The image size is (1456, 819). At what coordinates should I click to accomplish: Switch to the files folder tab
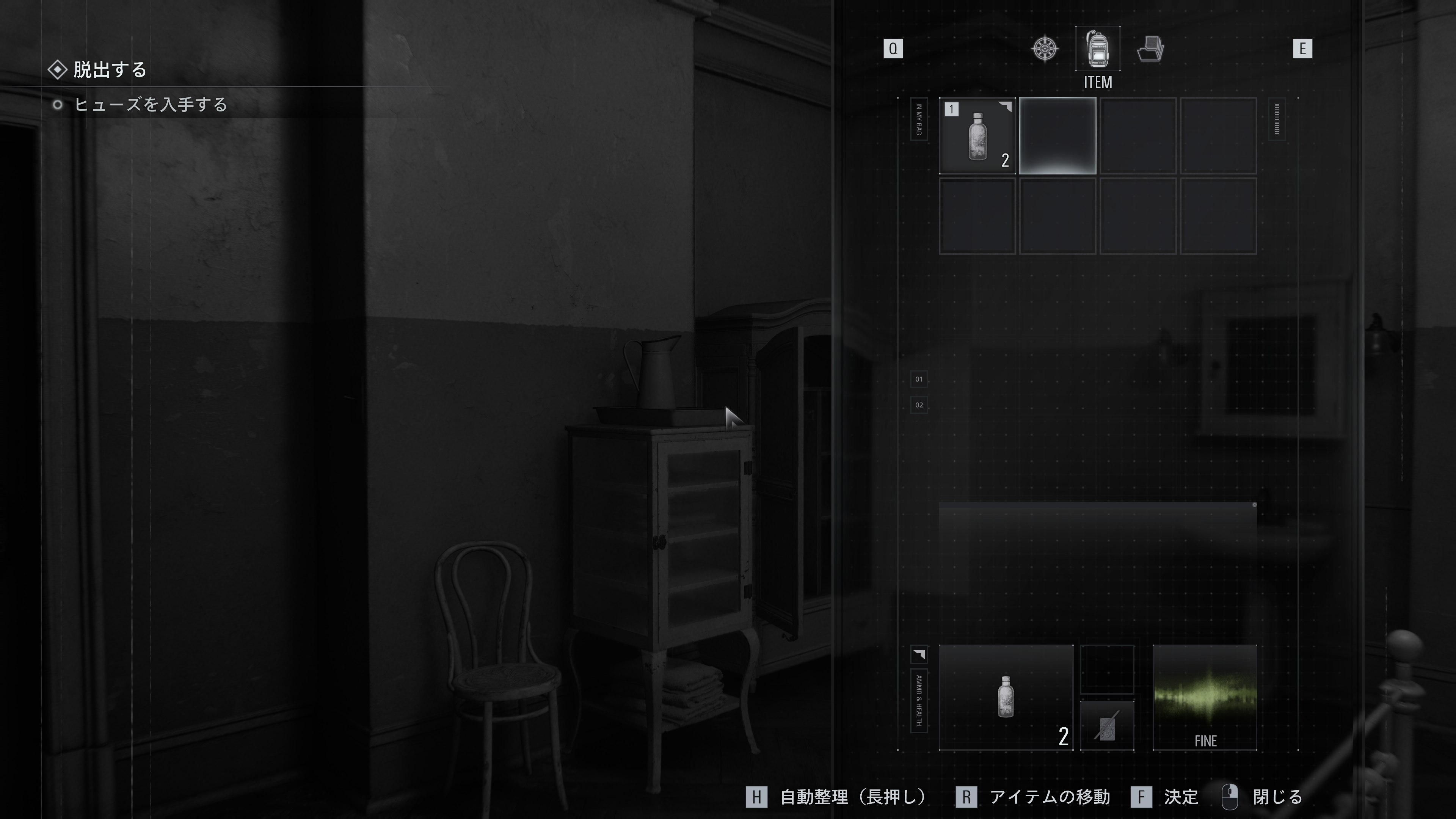point(1150,49)
